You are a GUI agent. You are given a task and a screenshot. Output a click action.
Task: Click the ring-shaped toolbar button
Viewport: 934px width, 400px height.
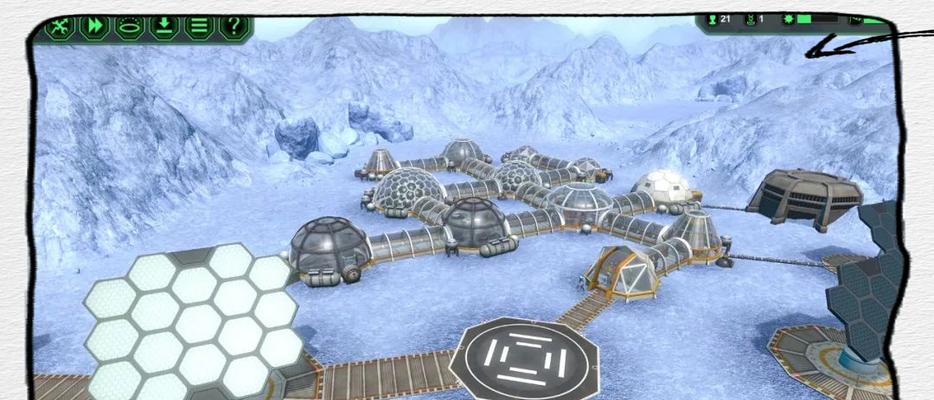point(130,26)
